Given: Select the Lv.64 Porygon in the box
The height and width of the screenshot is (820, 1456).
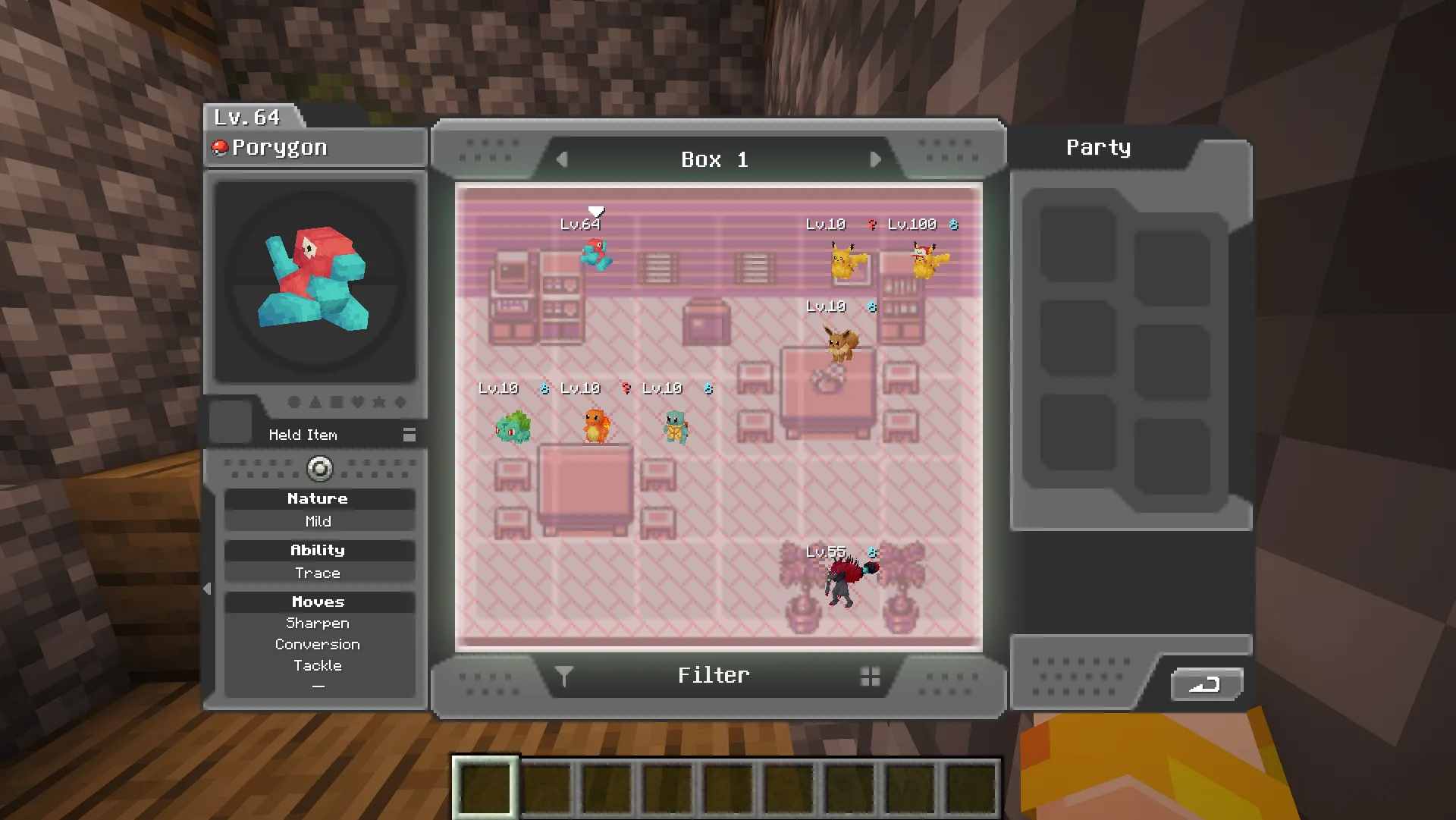Looking at the screenshot, I should coord(596,254).
